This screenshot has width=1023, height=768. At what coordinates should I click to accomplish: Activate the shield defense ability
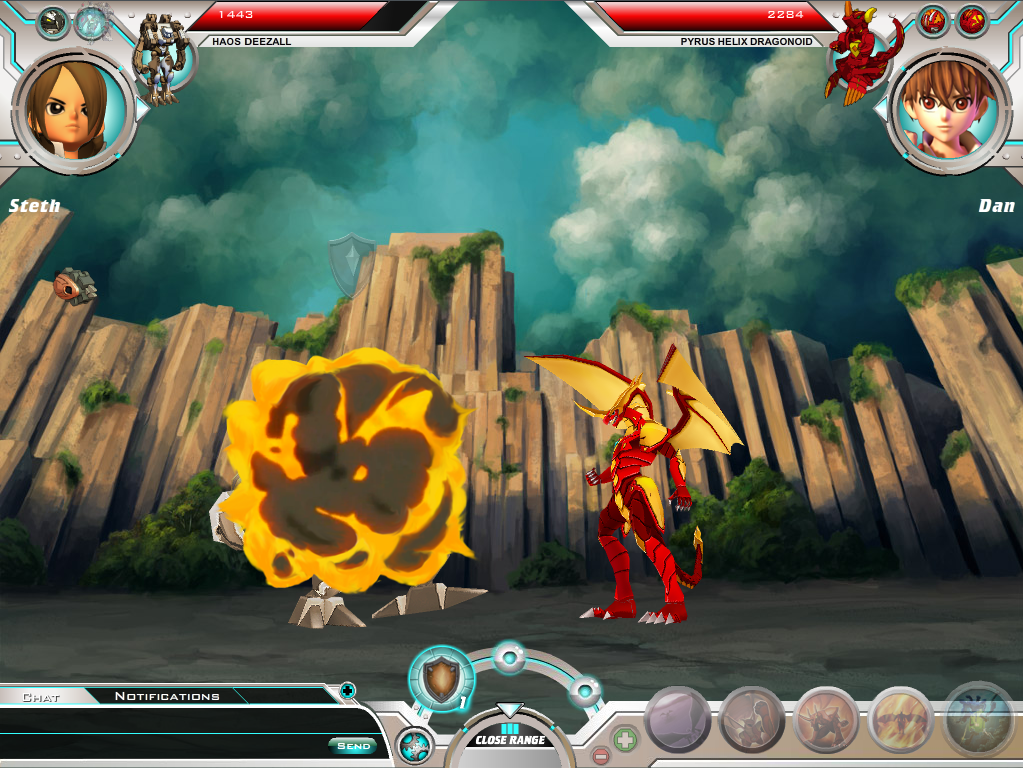[x=441, y=678]
